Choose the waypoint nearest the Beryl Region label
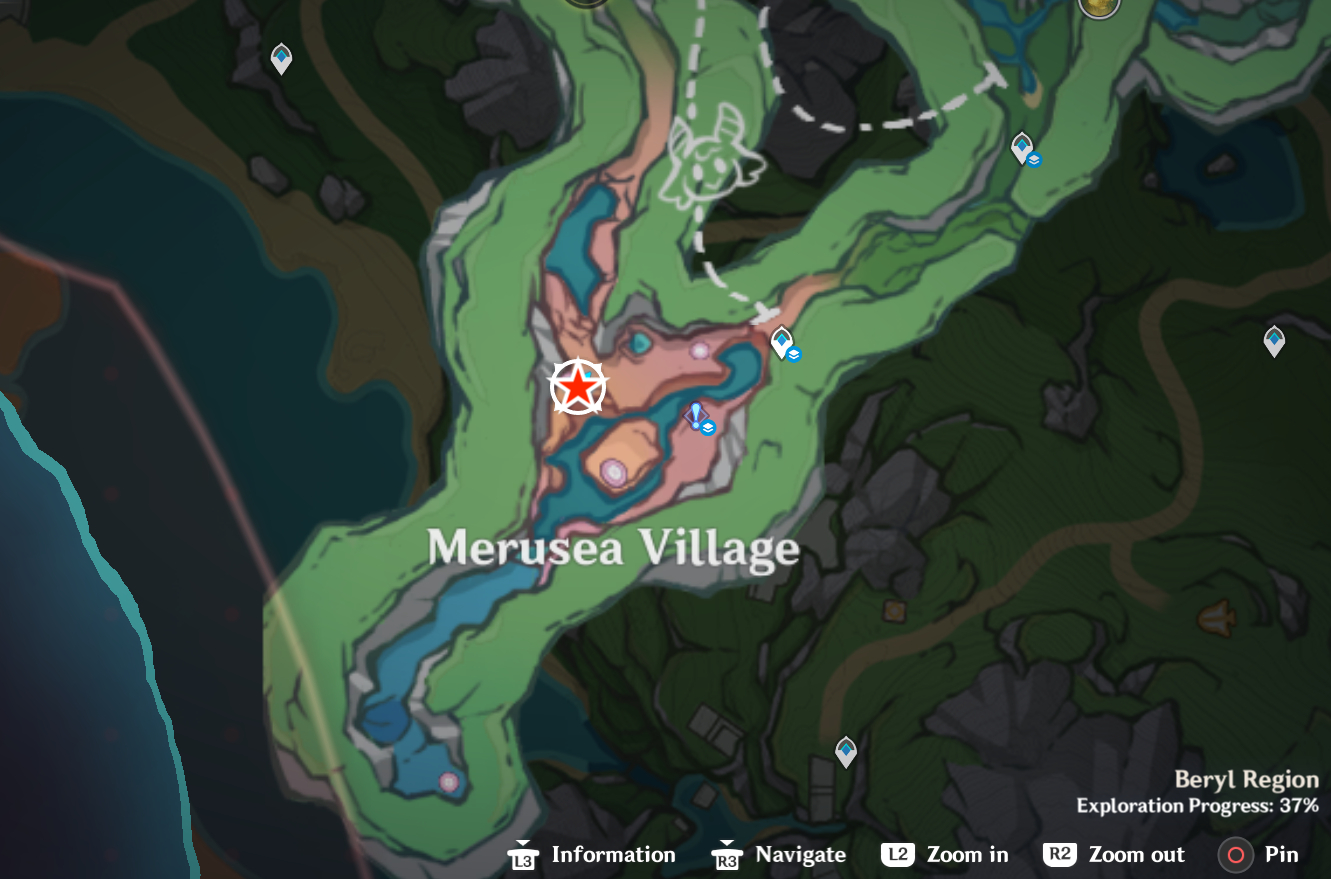Viewport: 1331px width, 879px height. coord(846,750)
